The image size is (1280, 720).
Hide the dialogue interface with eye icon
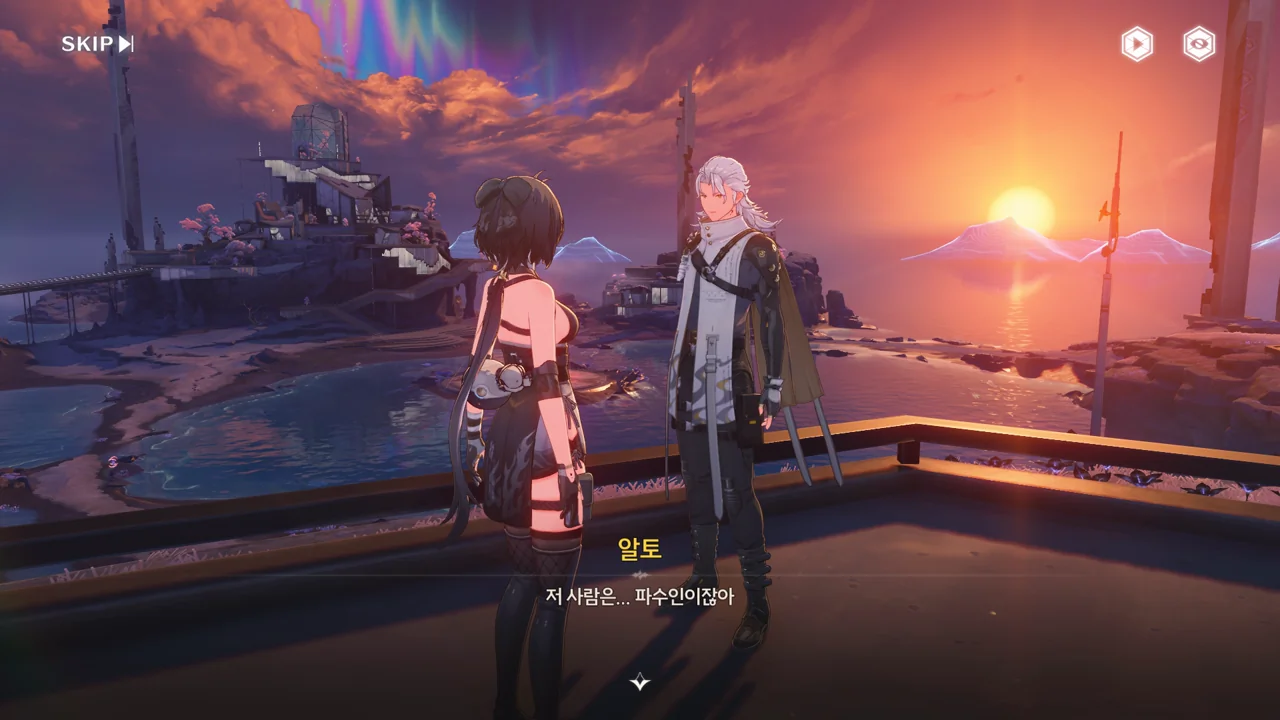(1199, 44)
